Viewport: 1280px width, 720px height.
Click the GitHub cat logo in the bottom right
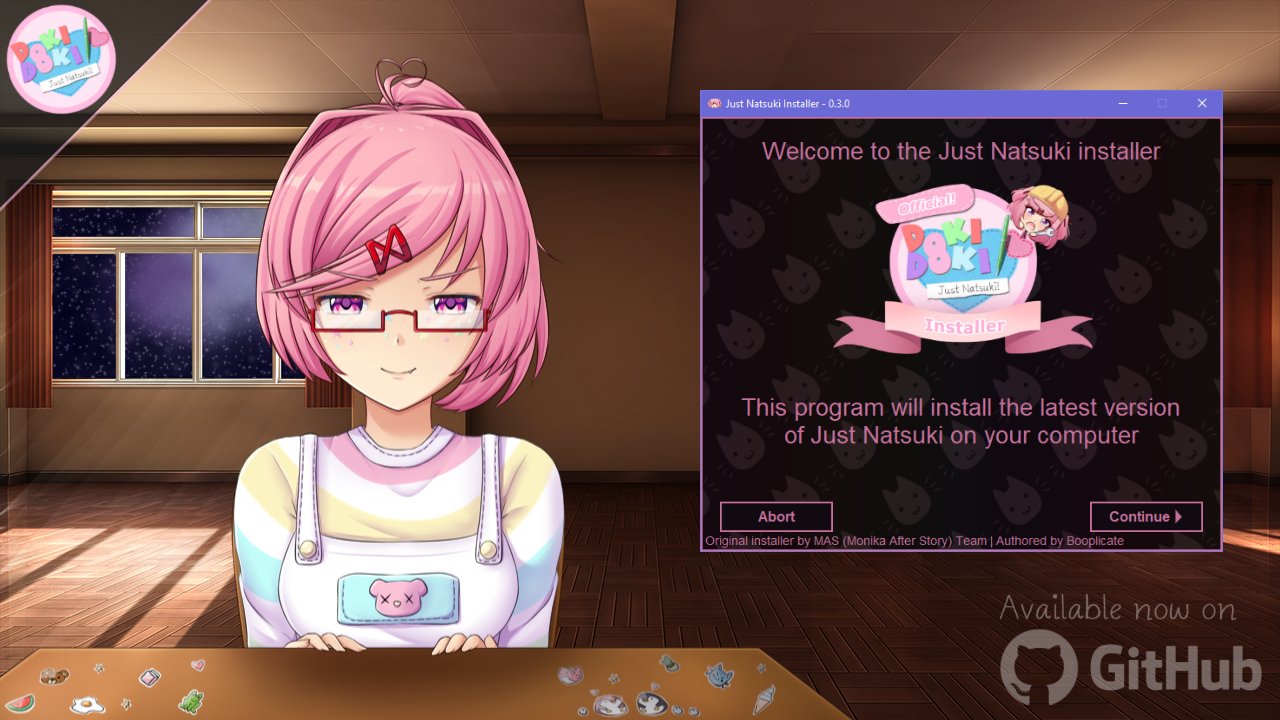tap(1040, 665)
